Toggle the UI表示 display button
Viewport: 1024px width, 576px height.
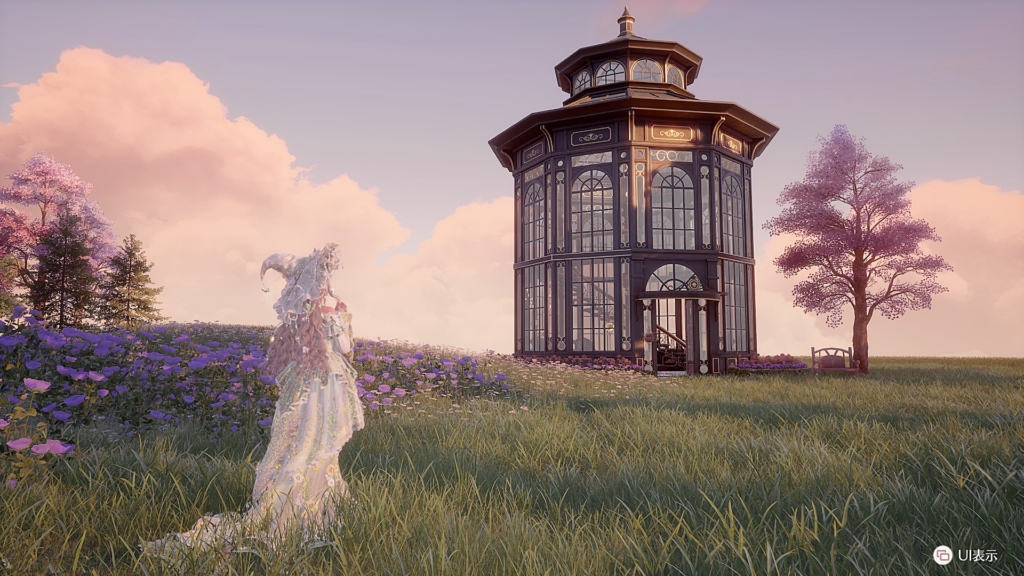943,555
